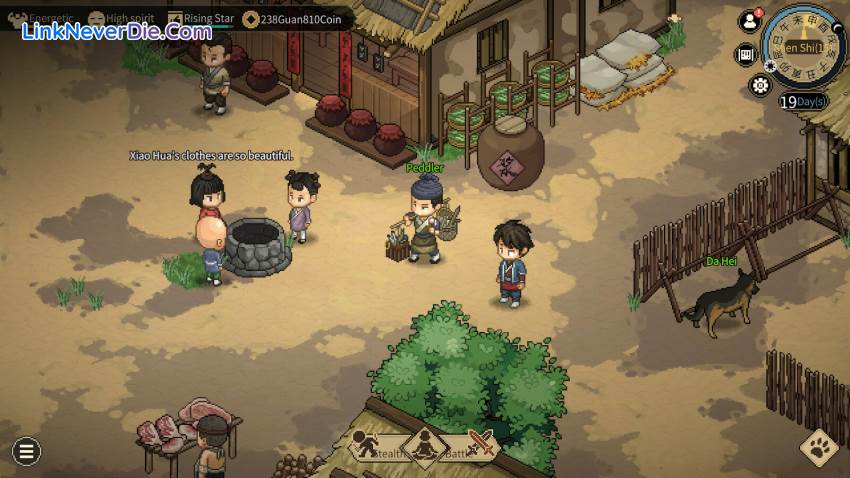Open settings via the gear icon
Image resolution: width=850 pixels, height=478 pixels.
(x=761, y=85)
